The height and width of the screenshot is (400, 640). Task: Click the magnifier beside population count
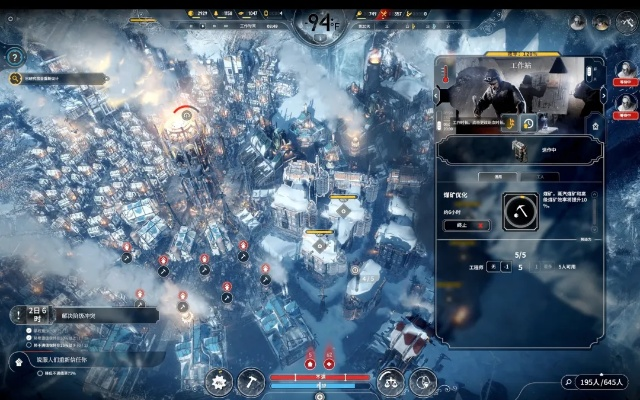[x=567, y=382]
